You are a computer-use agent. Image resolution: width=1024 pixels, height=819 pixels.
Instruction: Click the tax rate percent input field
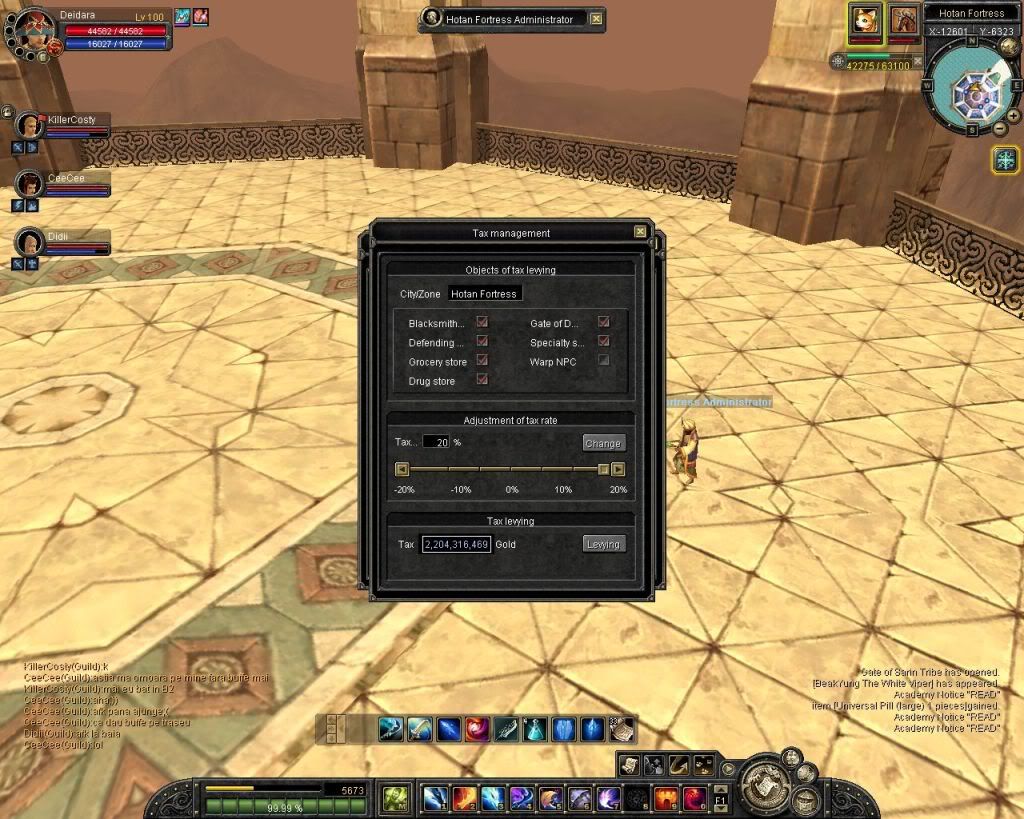436,442
